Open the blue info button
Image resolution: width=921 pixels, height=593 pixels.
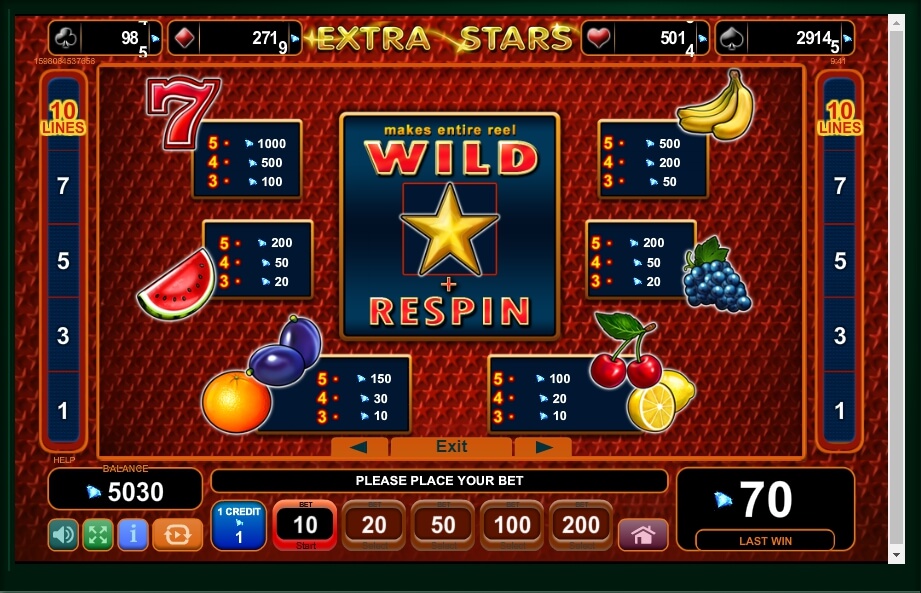click(132, 534)
